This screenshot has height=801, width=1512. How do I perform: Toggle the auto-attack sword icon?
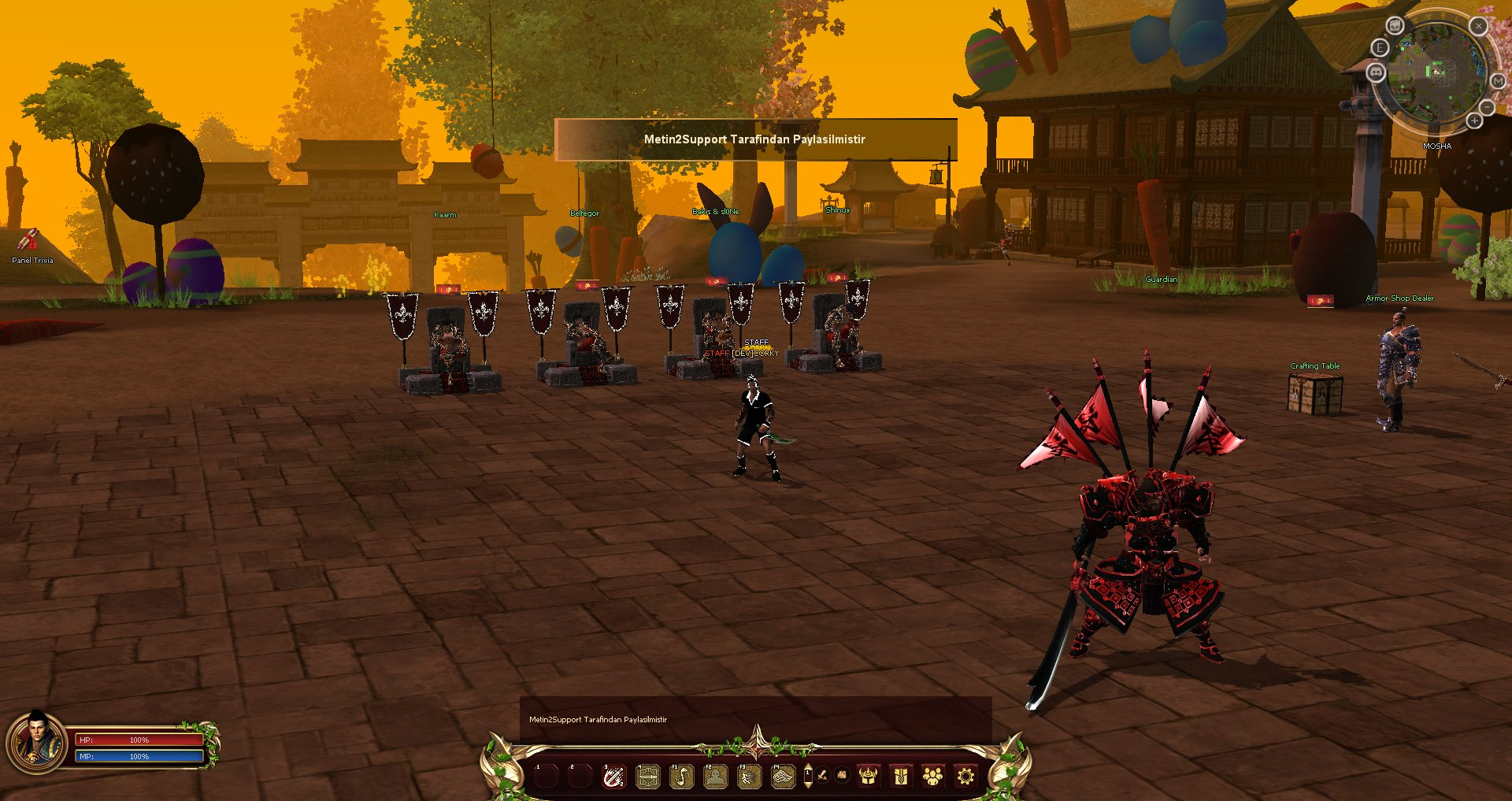[823, 776]
